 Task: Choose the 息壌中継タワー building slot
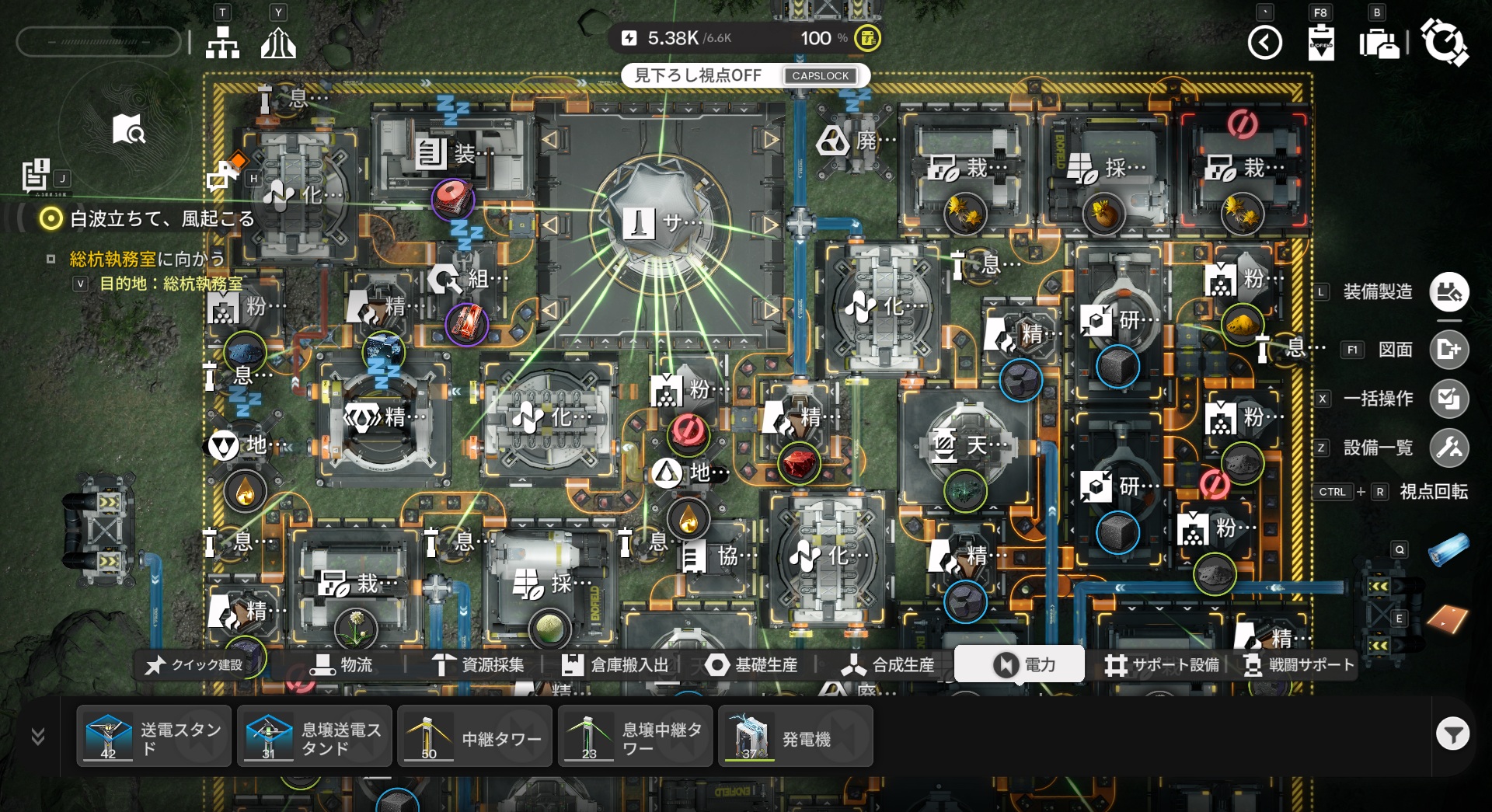(636, 737)
